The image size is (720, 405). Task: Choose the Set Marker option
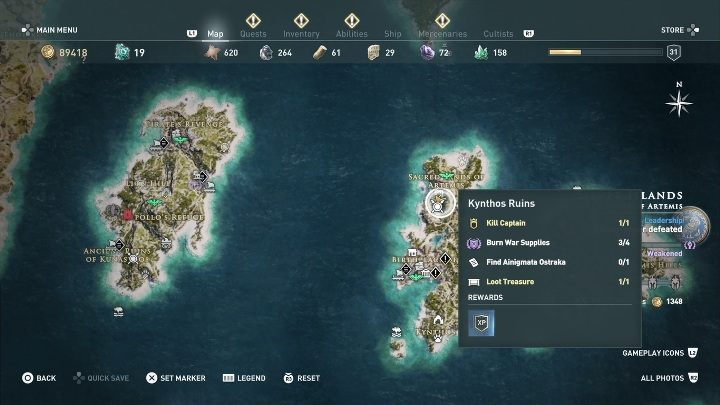coord(176,378)
